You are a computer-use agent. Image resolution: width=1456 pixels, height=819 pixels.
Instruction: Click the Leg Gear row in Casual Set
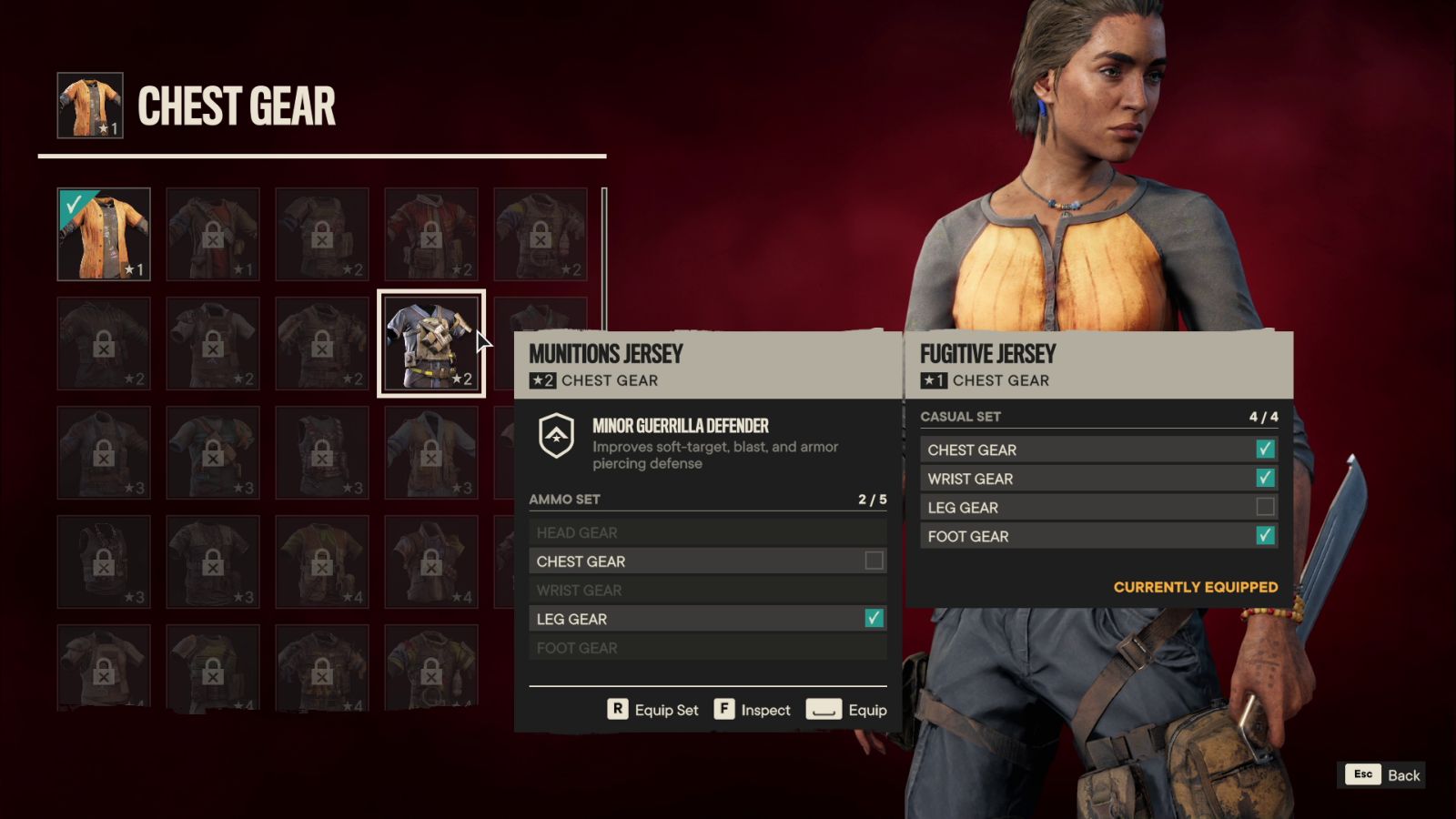click(x=1098, y=508)
